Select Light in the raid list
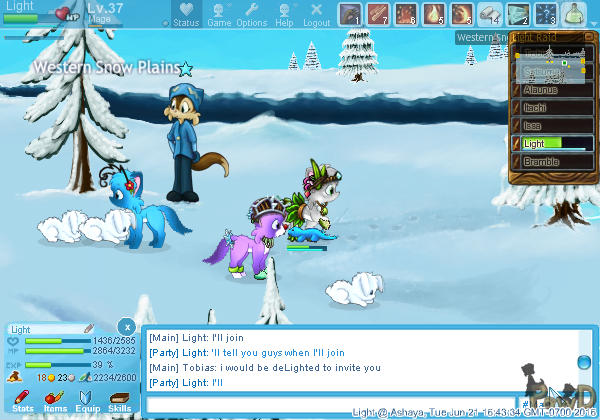Image resolution: width=600 pixels, height=420 pixels. click(x=555, y=143)
